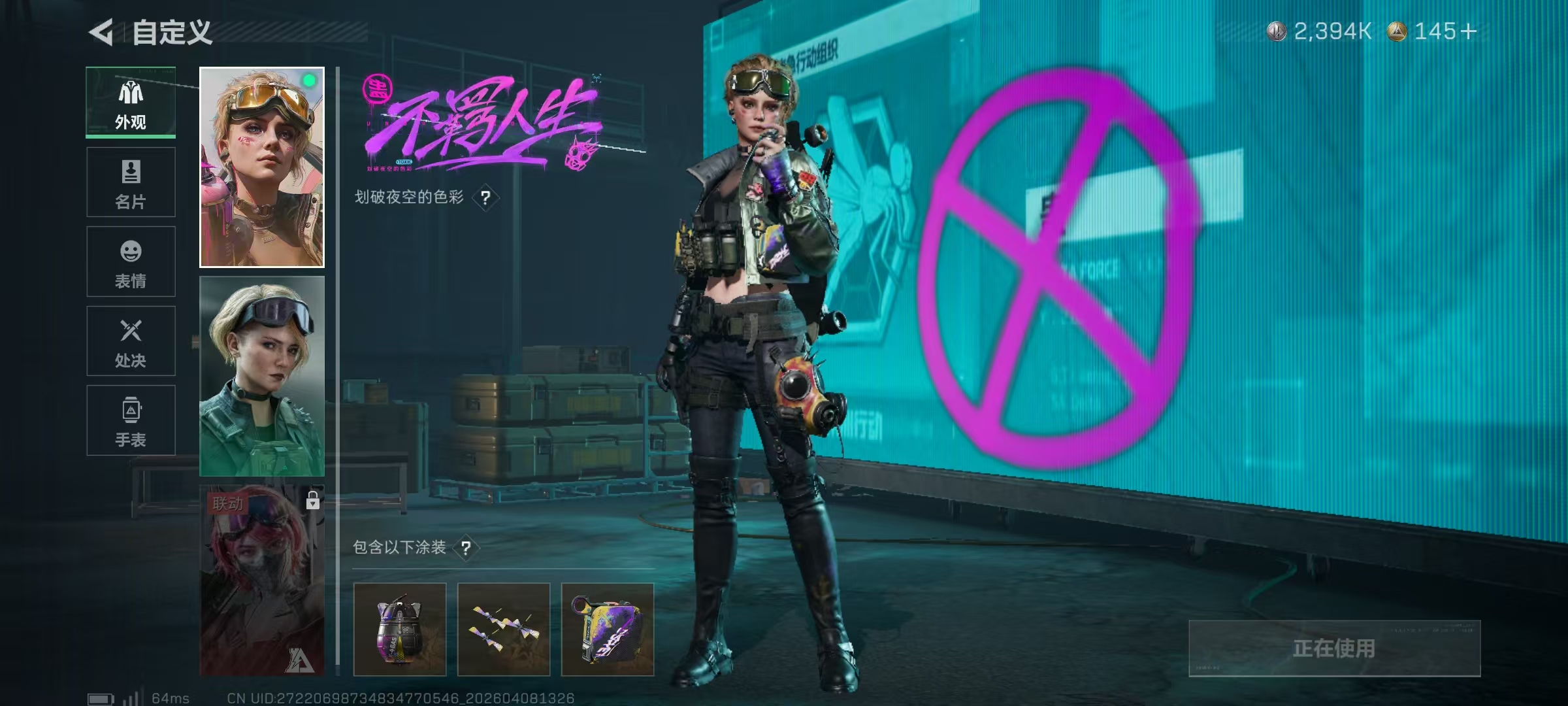The image size is (1568, 706).
Task: Open the 名片 name card tab
Action: coord(131,182)
